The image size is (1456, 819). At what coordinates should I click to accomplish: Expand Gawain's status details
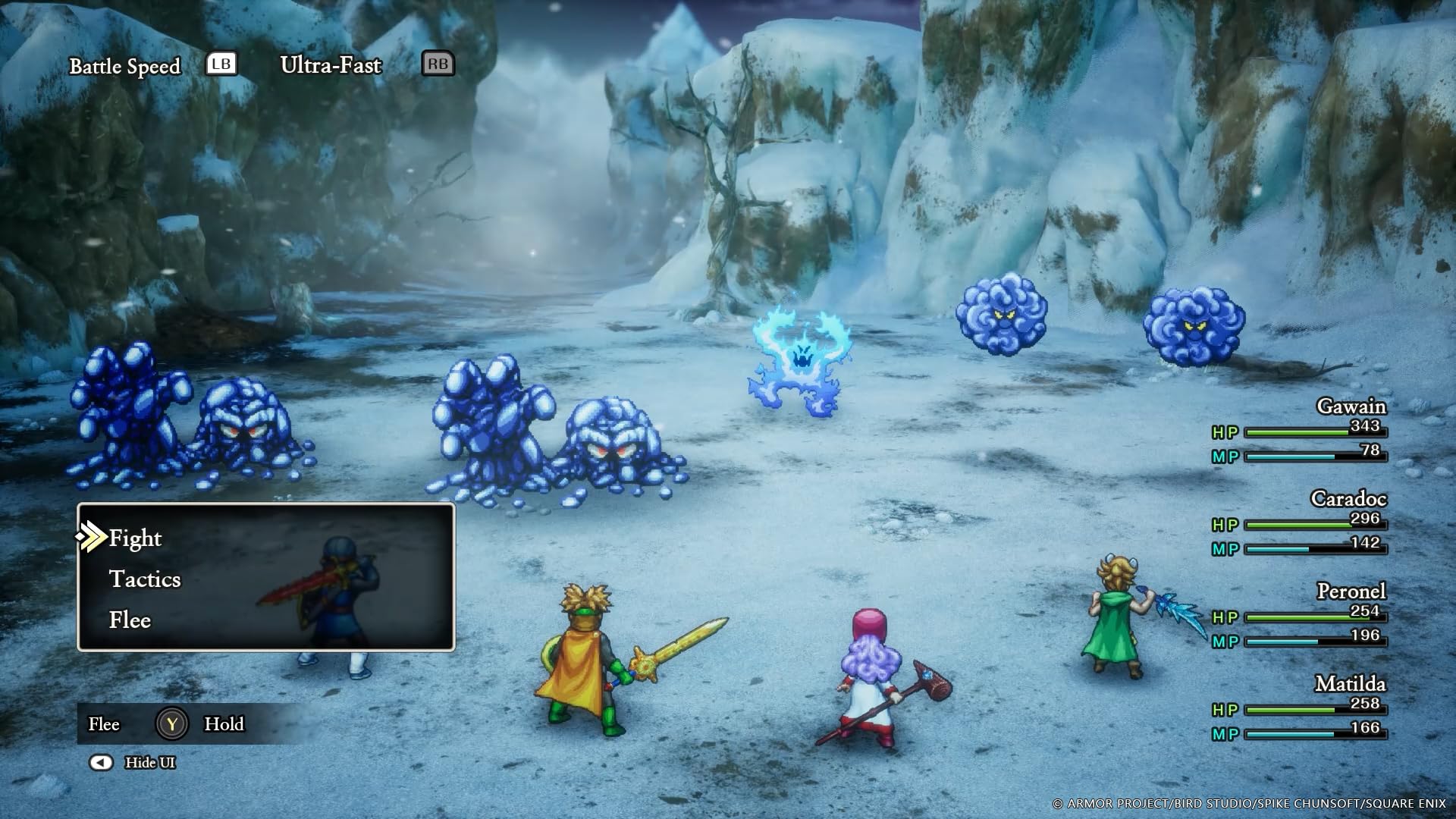coord(1351,407)
